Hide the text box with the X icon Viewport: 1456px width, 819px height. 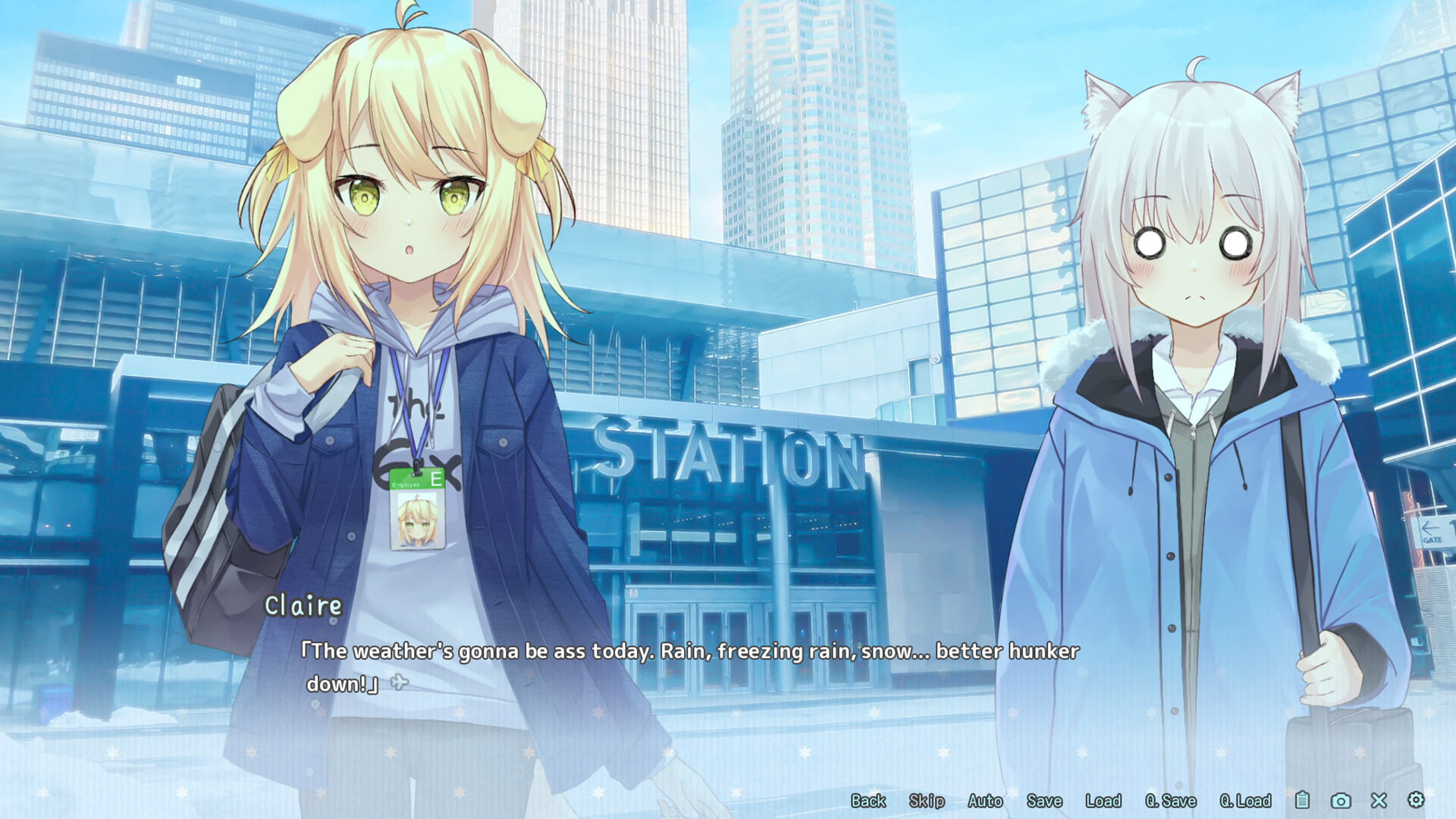[x=1379, y=801]
